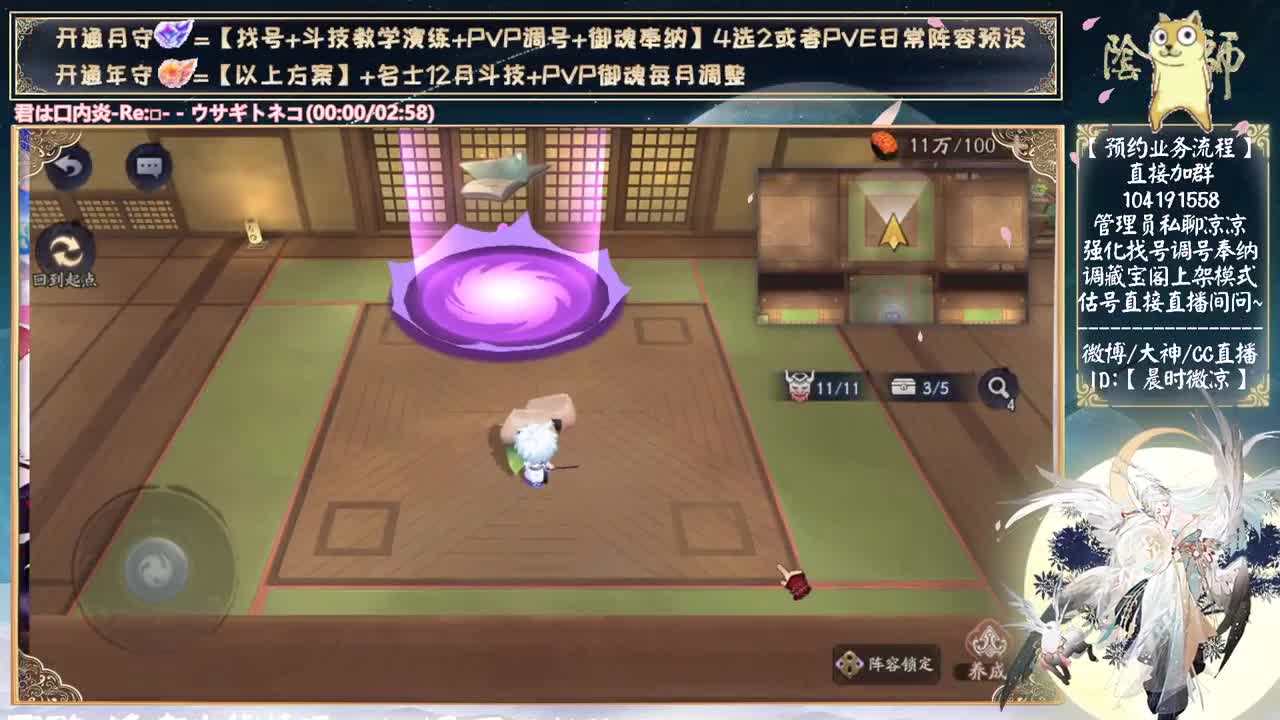This screenshot has height=720, width=1280.
Task: Click the sushi stamina icon
Action: click(x=883, y=142)
